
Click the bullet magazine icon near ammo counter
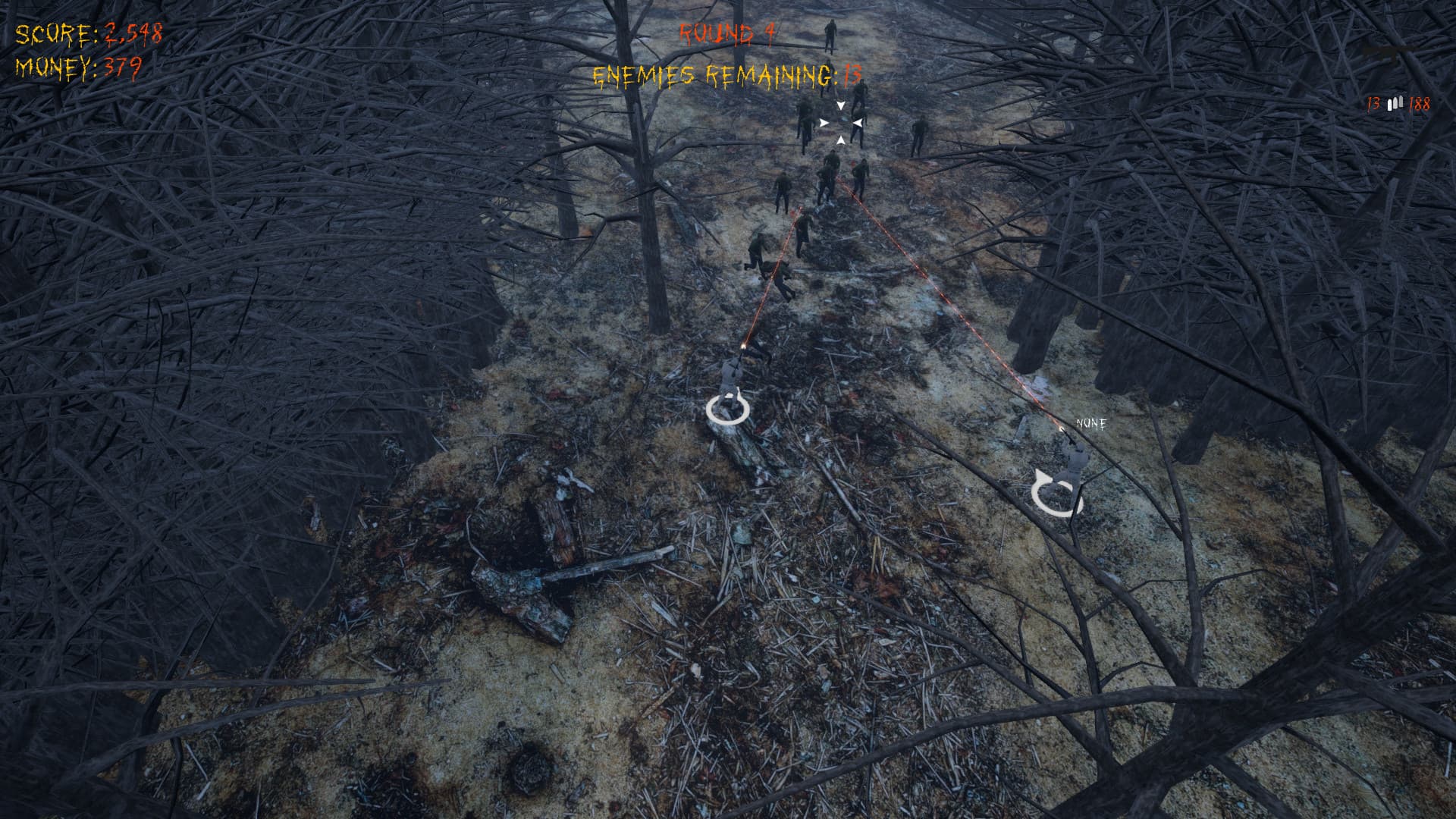click(x=1394, y=105)
